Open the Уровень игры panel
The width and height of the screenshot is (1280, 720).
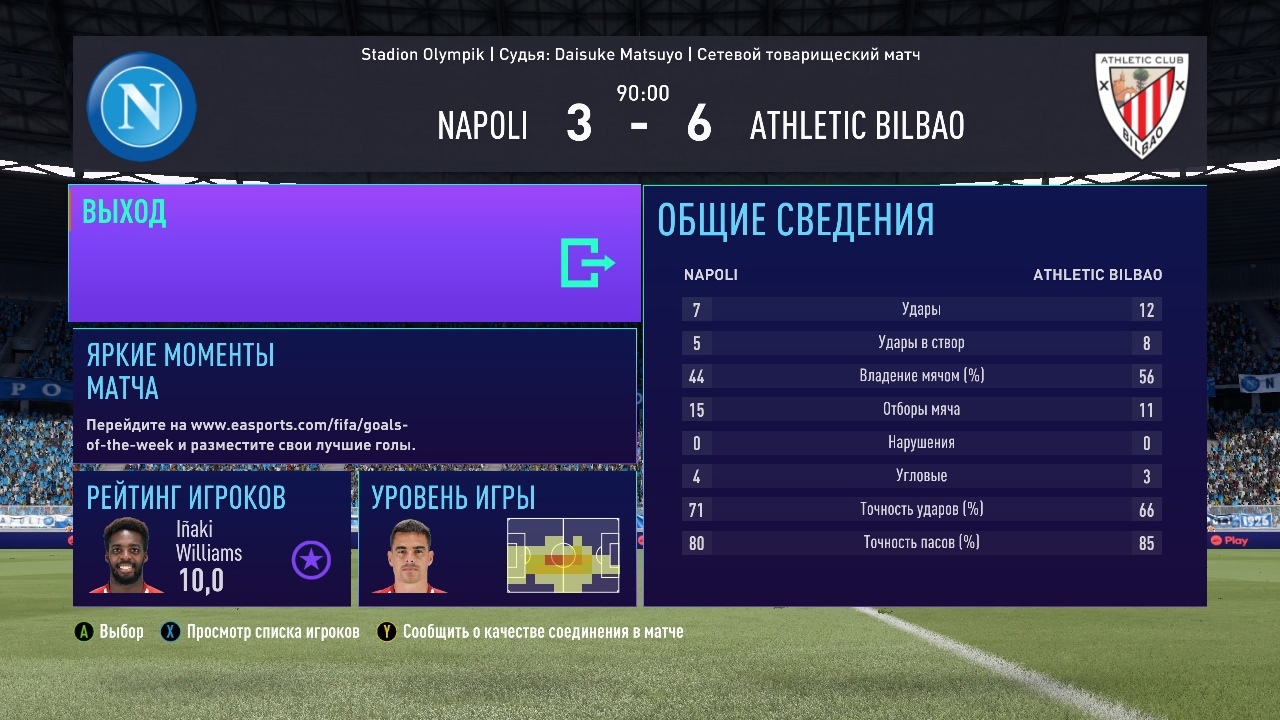[497, 539]
